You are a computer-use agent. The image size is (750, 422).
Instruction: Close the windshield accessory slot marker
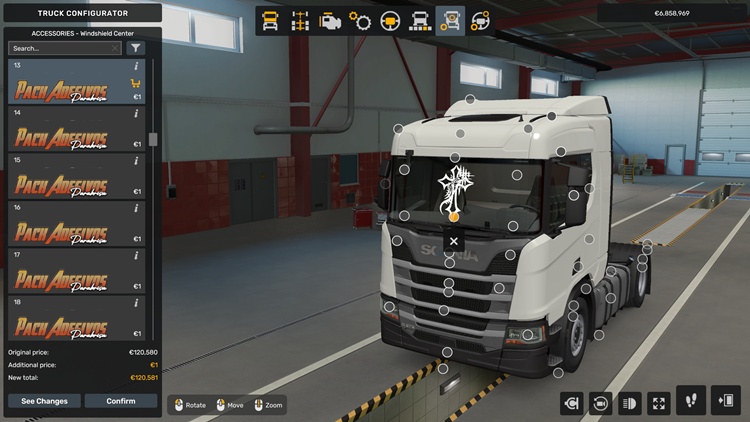point(453,241)
